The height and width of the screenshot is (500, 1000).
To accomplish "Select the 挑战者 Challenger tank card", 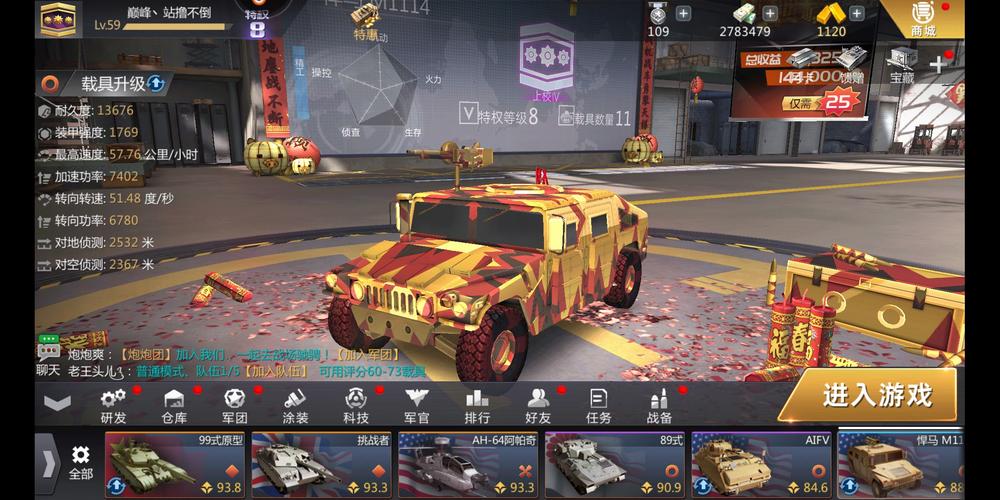I will pos(320,465).
